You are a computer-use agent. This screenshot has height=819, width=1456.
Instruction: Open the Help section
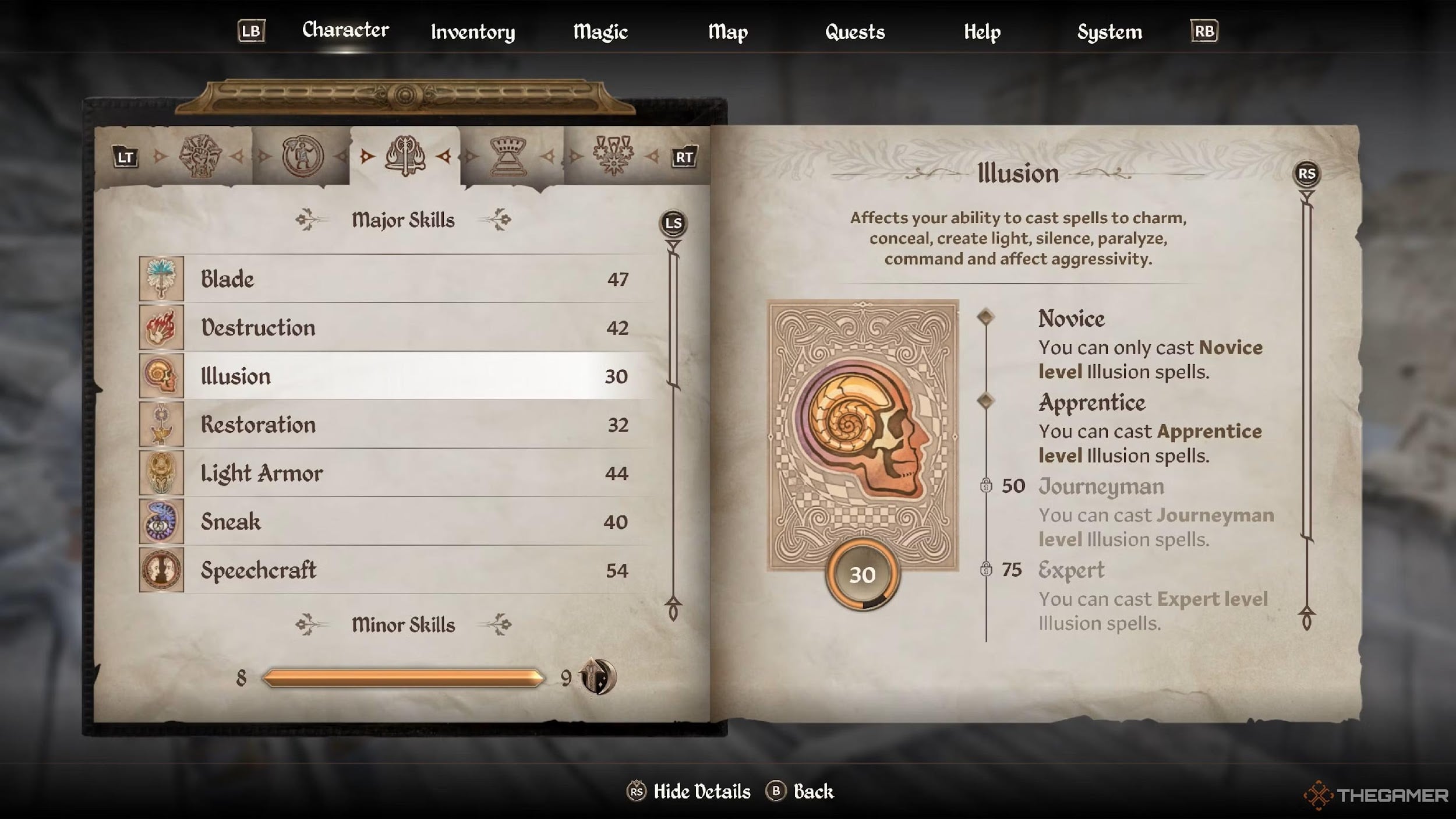point(982,32)
